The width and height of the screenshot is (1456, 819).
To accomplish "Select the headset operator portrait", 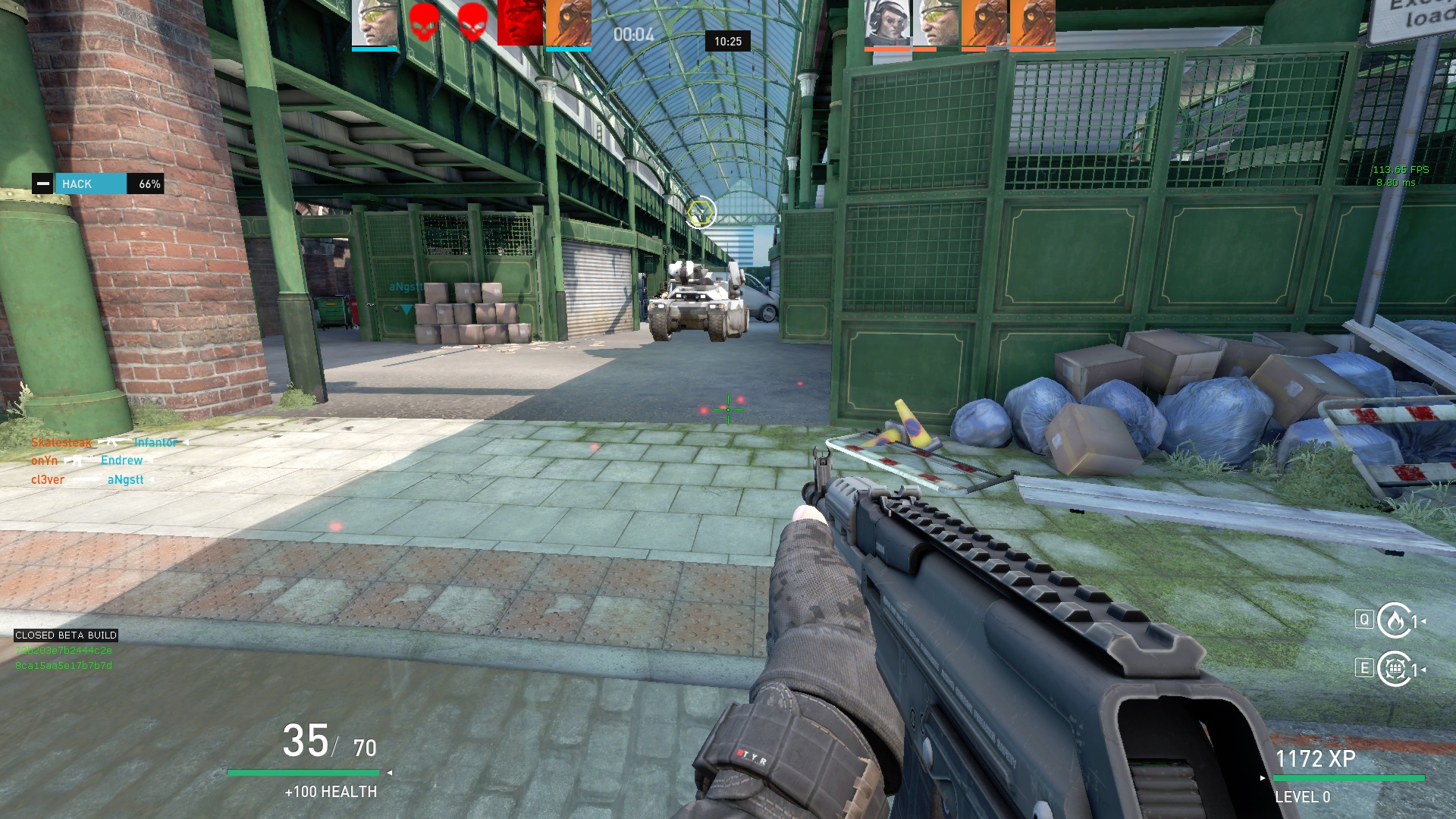I will [x=887, y=24].
